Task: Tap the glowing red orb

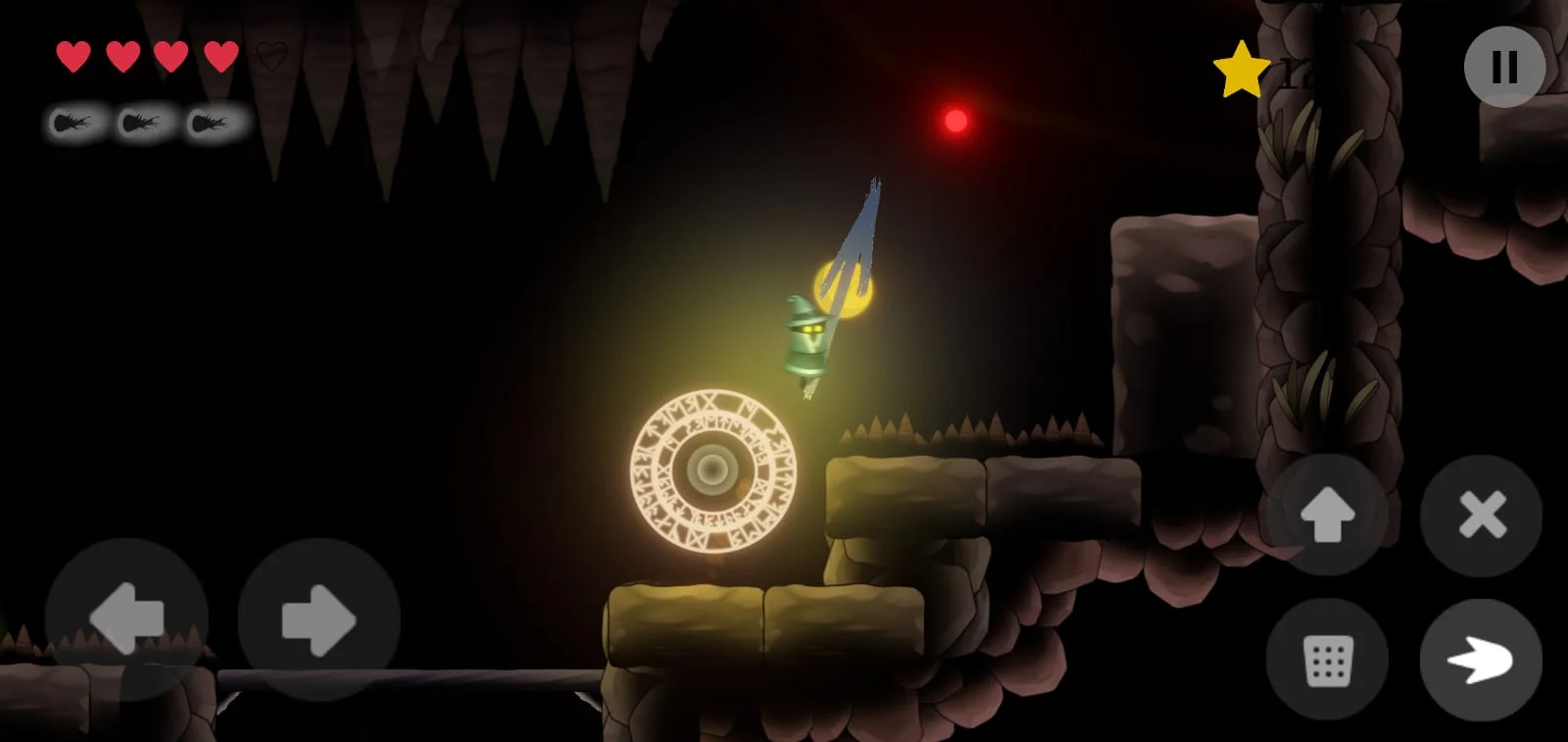Action: tap(955, 120)
